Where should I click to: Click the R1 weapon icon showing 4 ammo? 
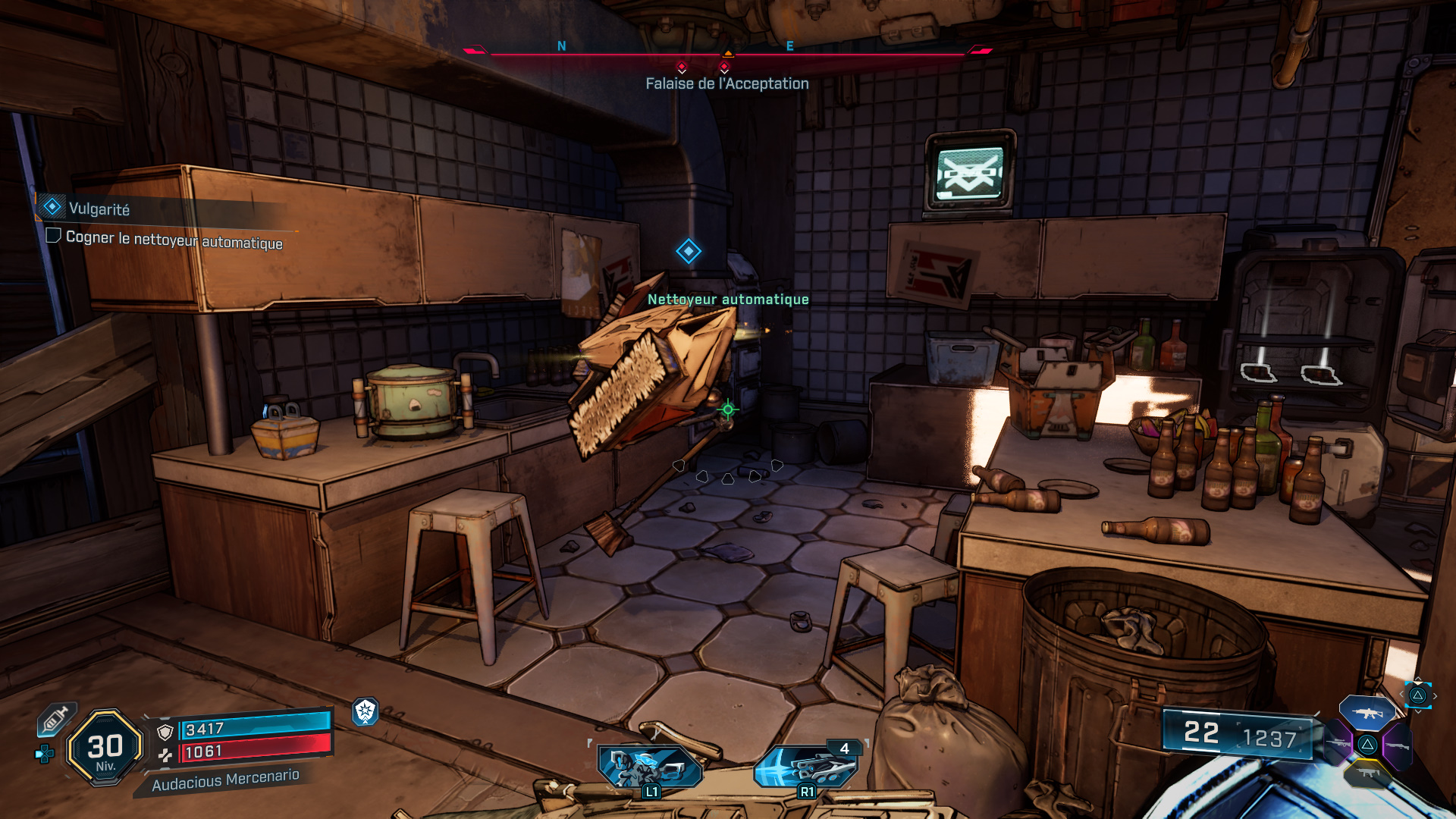[x=806, y=766]
